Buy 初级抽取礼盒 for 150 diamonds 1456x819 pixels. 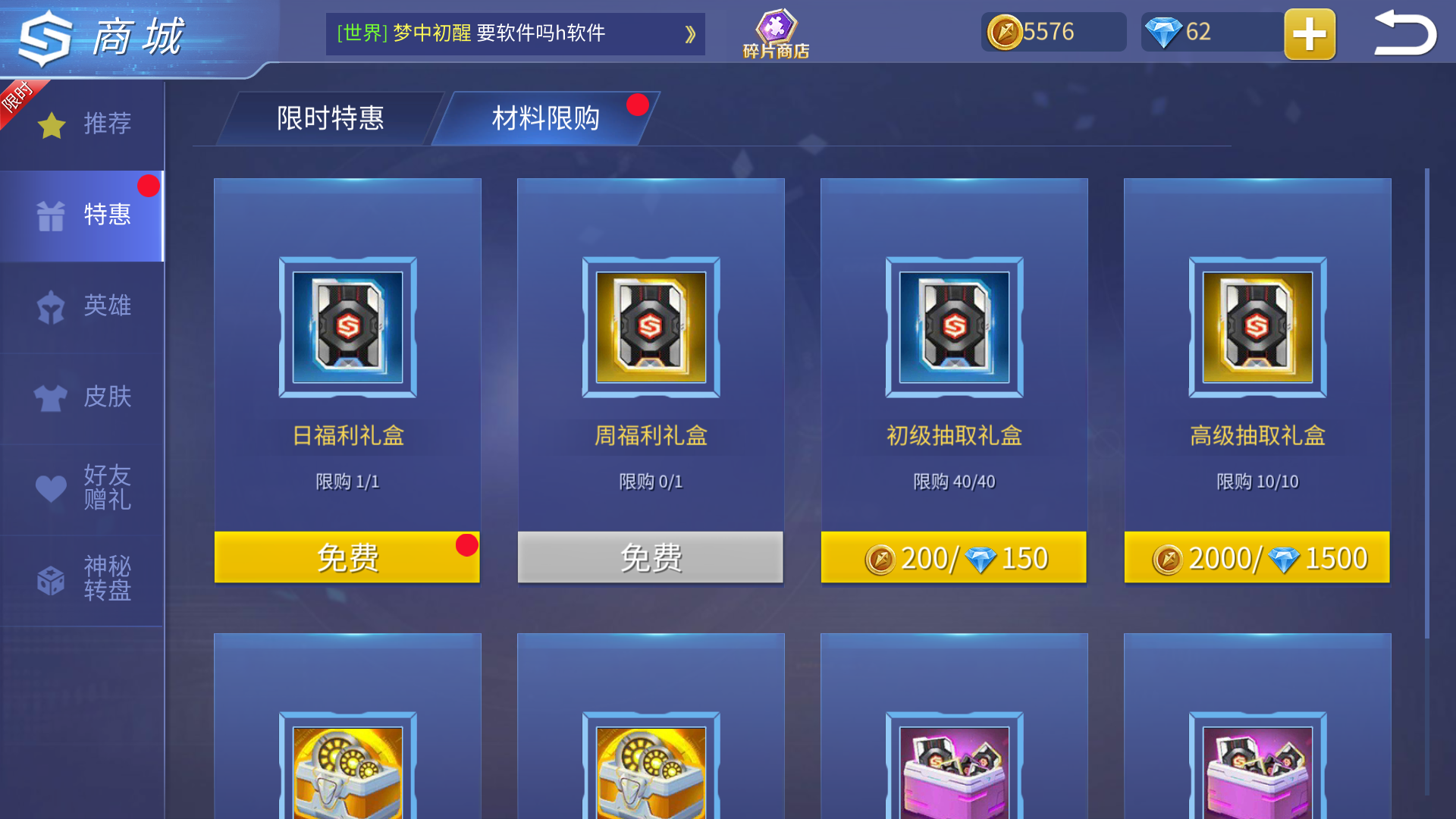[x=953, y=557]
